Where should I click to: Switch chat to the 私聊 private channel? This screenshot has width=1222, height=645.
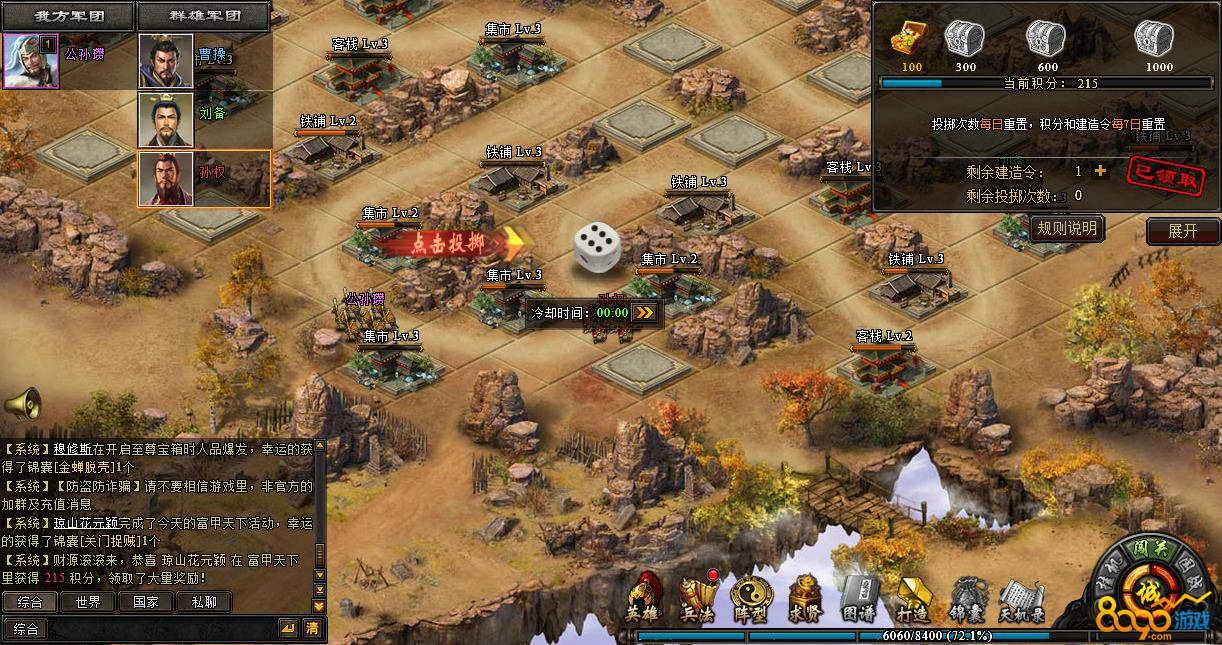203,602
